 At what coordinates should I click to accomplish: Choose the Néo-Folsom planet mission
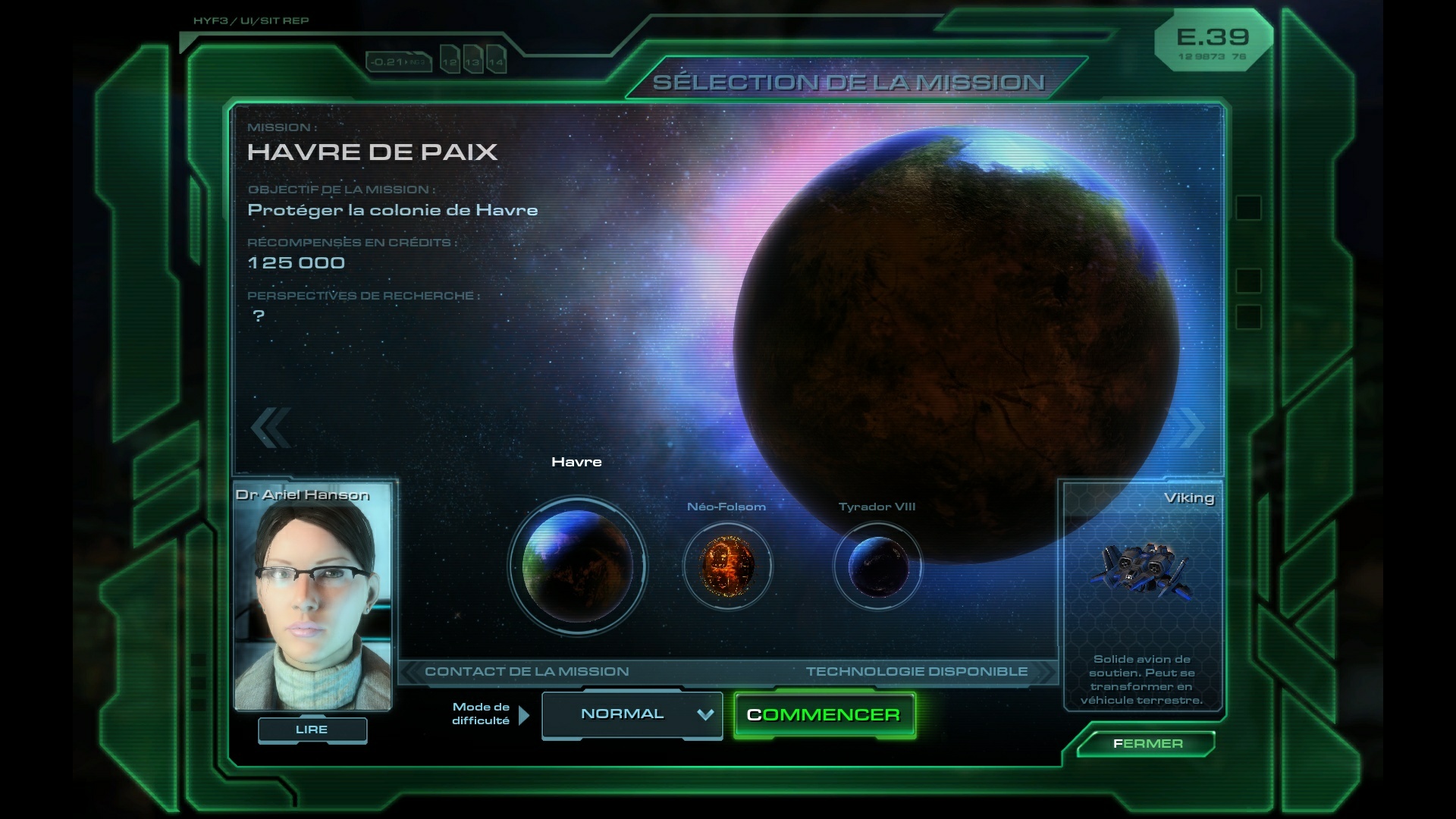727,566
